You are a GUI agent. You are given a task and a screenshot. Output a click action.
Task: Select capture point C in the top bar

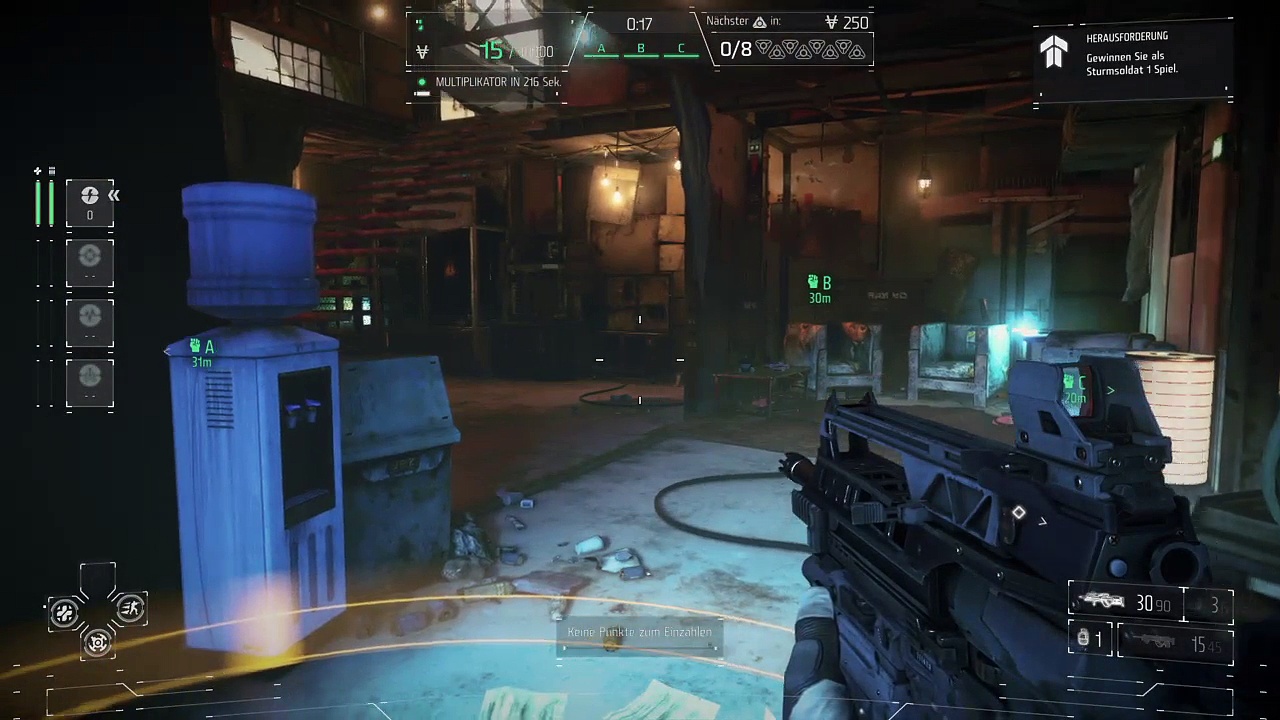pyautogui.click(x=681, y=49)
